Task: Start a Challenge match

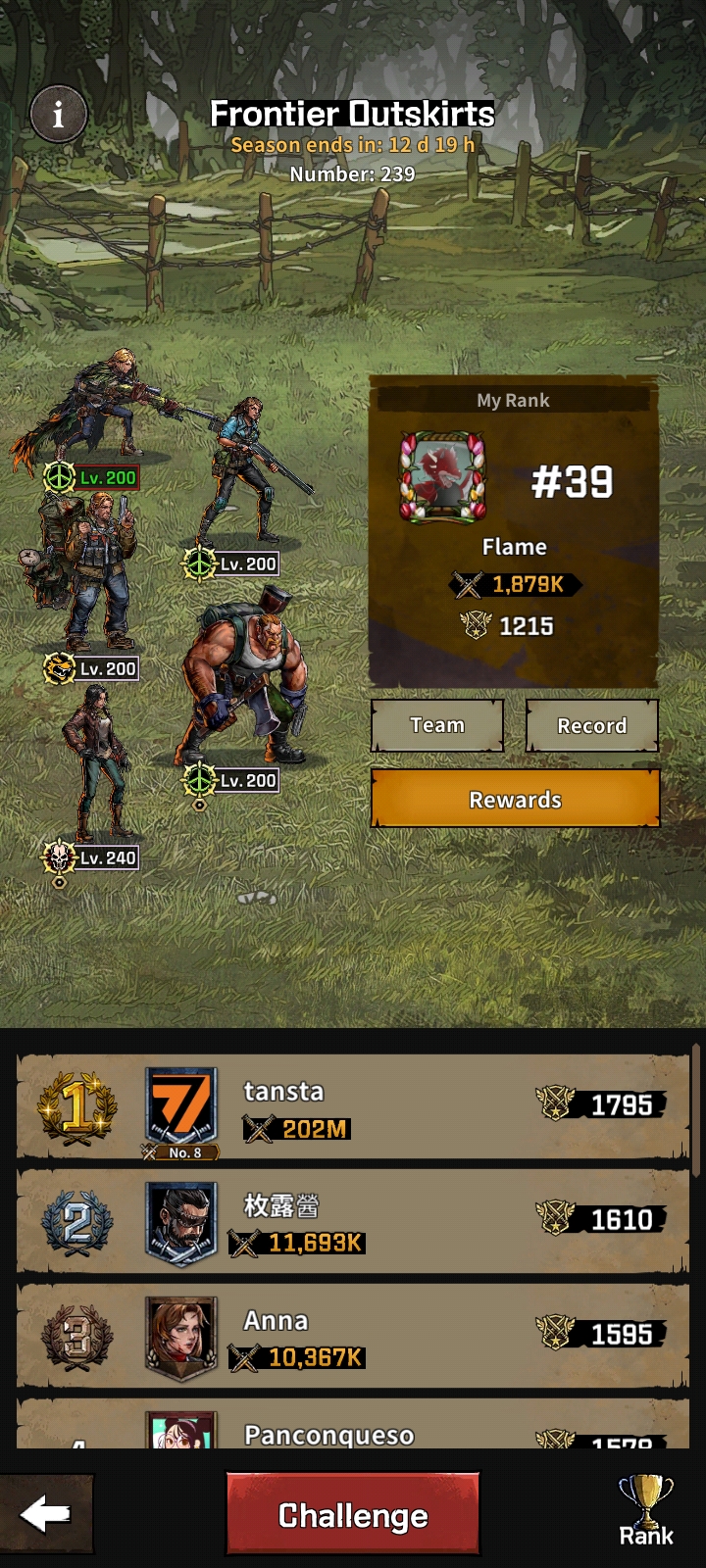Action: point(353,1515)
